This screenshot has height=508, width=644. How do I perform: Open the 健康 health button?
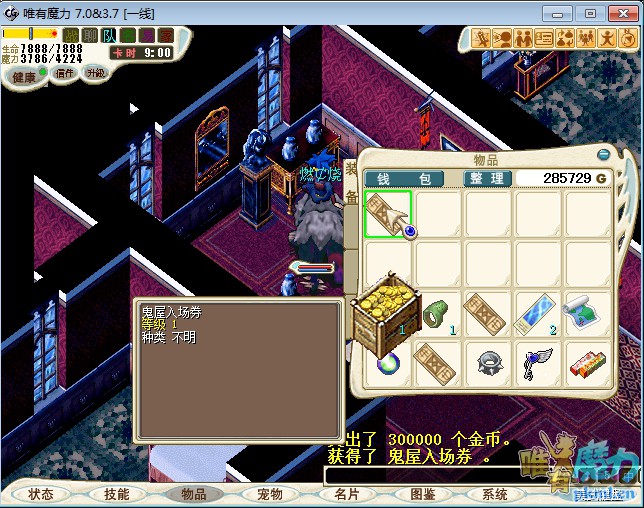[x=24, y=77]
